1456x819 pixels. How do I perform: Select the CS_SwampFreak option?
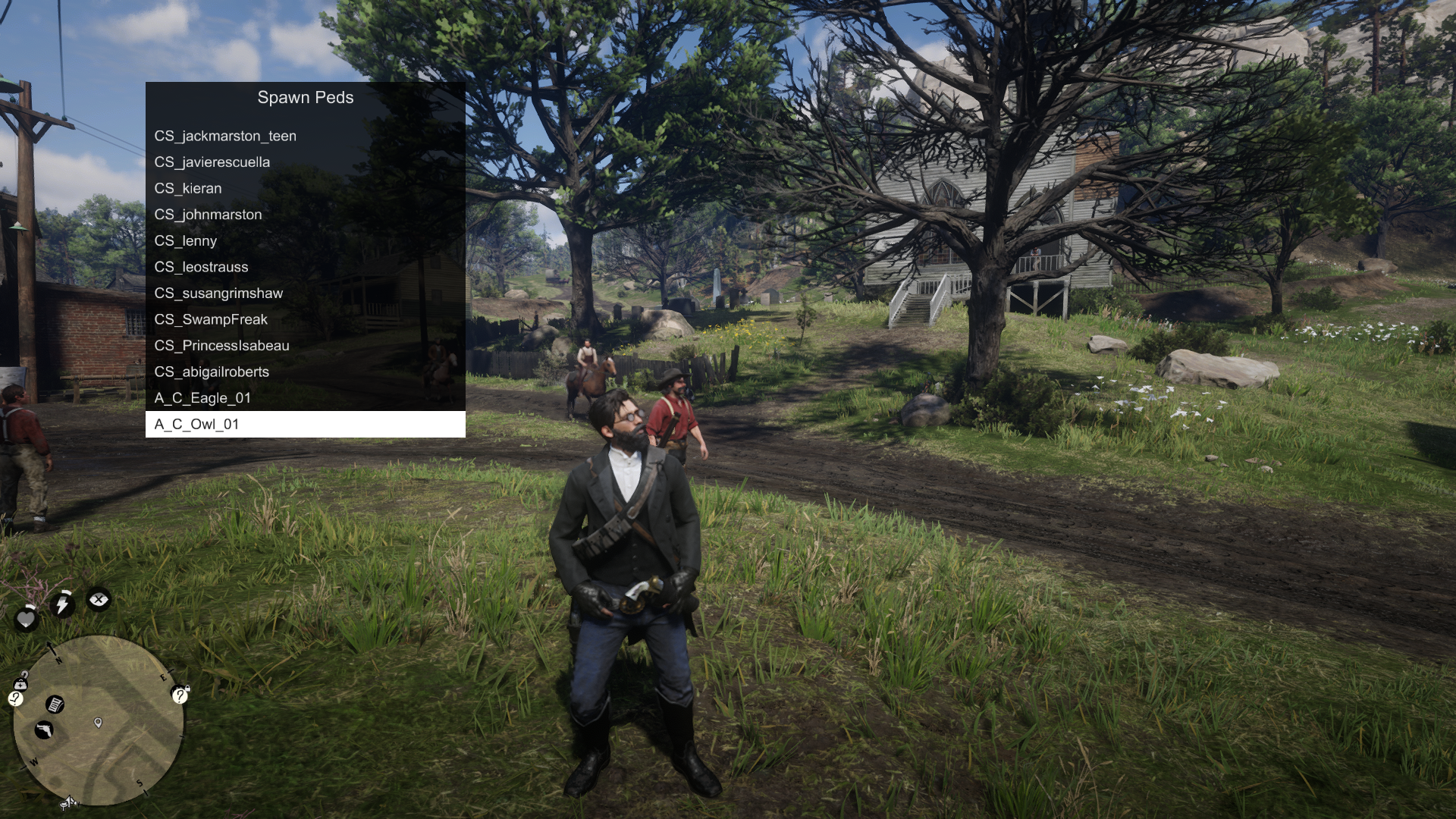pos(305,319)
